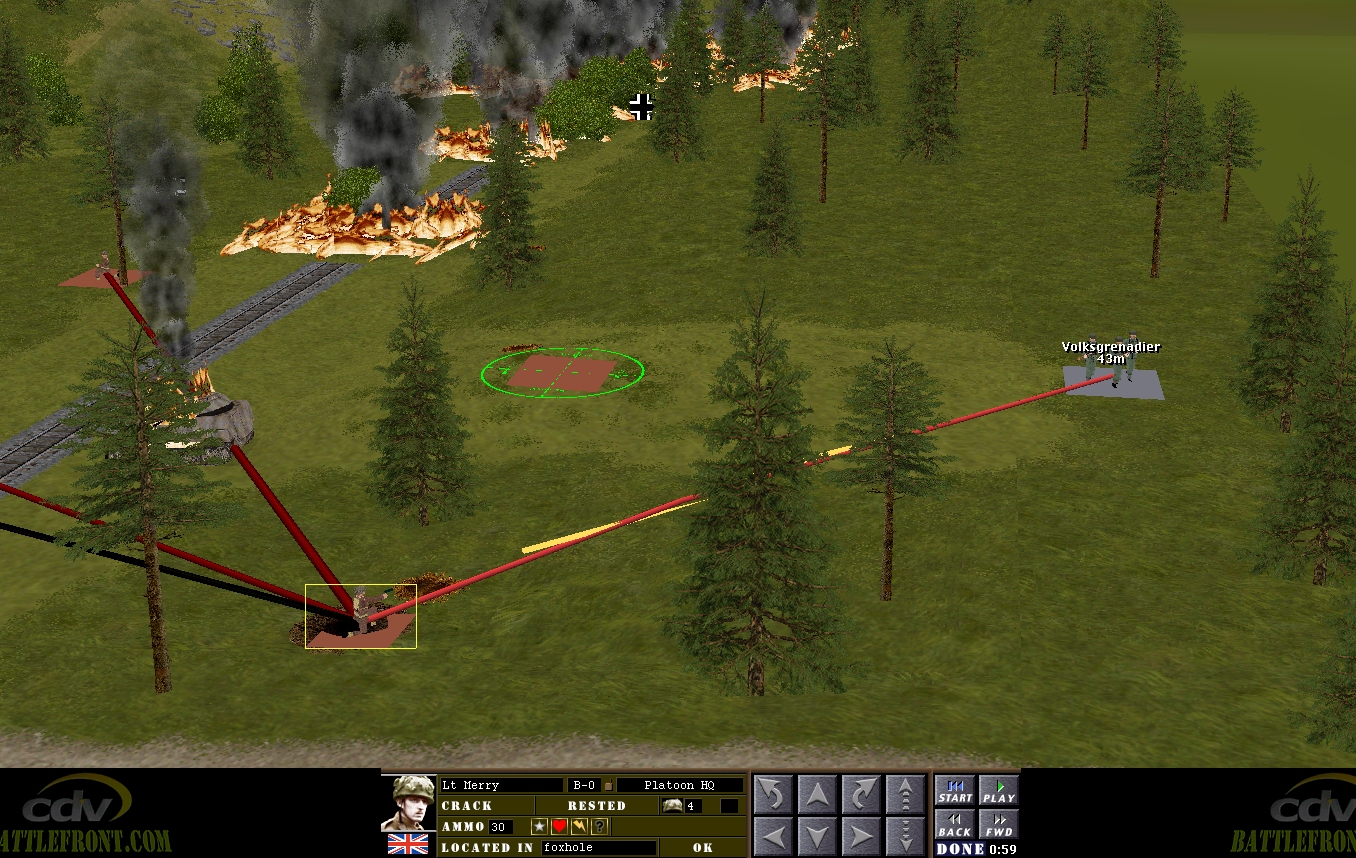This screenshot has width=1356, height=858.
Task: Click the lightning bolt combat bonus icon
Action: 579,826
